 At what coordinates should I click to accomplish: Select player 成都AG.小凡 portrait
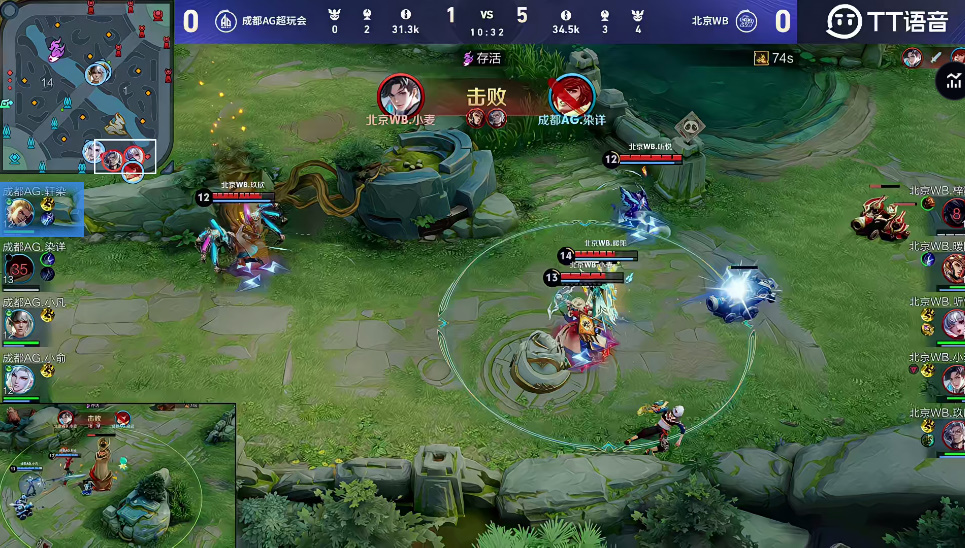coord(19,323)
